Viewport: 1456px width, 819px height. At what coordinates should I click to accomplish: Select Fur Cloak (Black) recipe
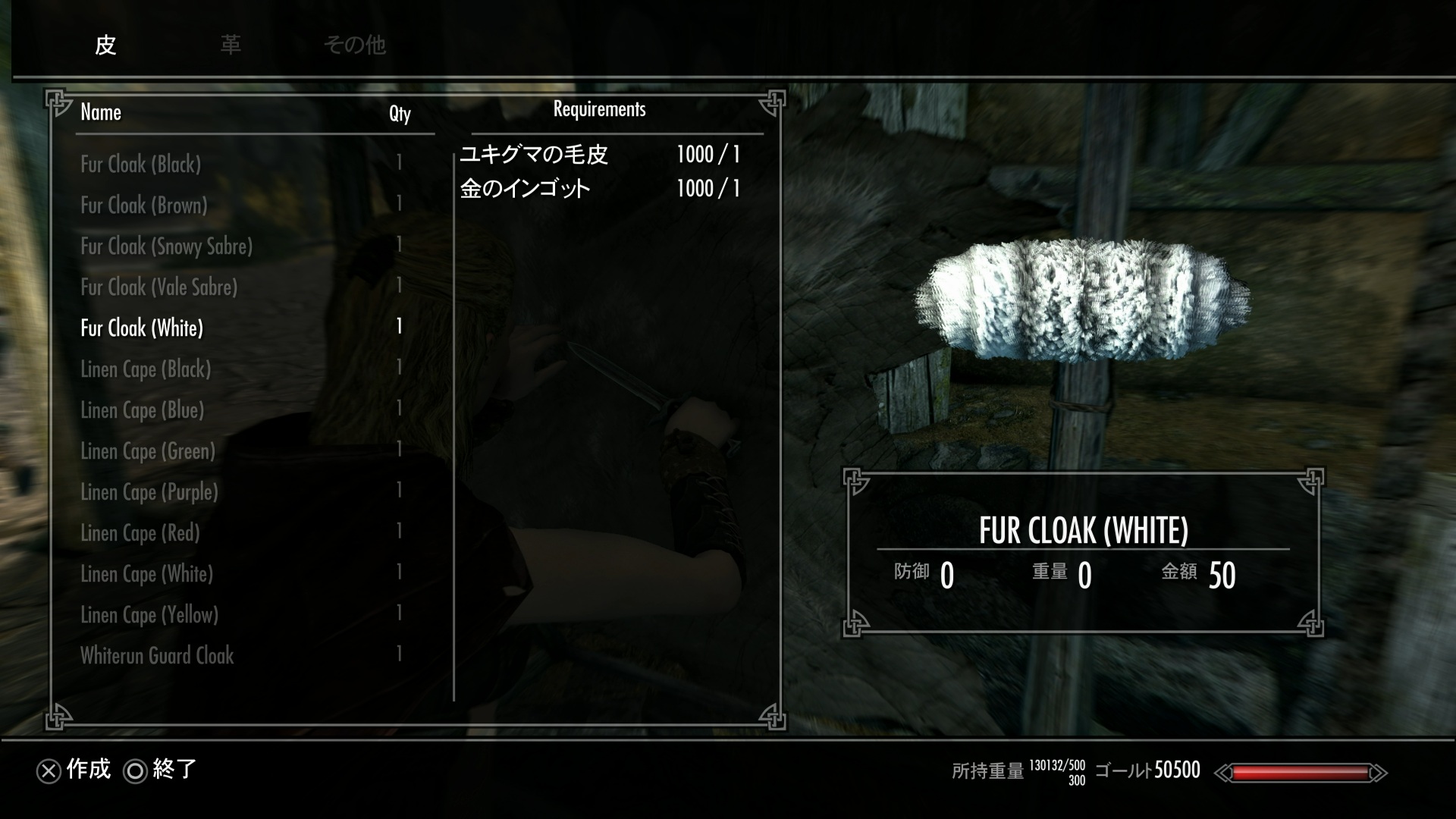141,165
